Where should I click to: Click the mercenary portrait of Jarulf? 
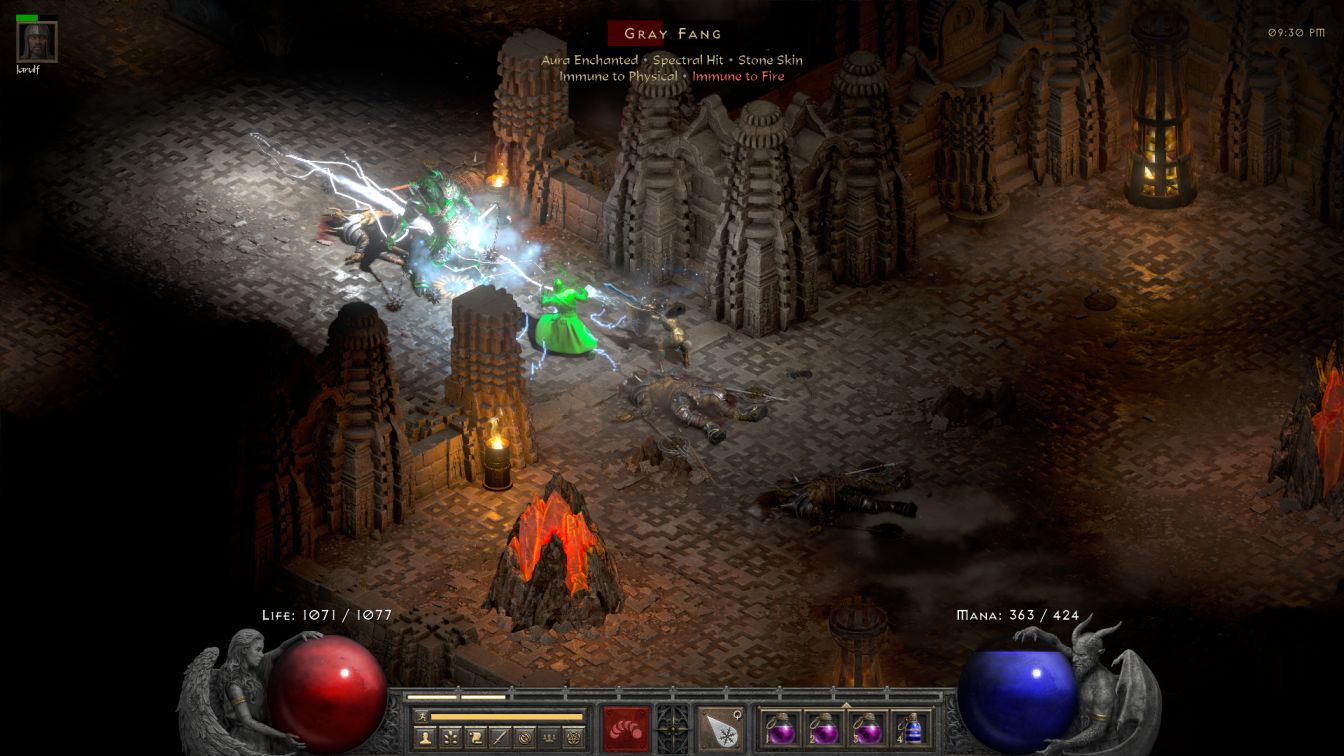tap(37, 42)
